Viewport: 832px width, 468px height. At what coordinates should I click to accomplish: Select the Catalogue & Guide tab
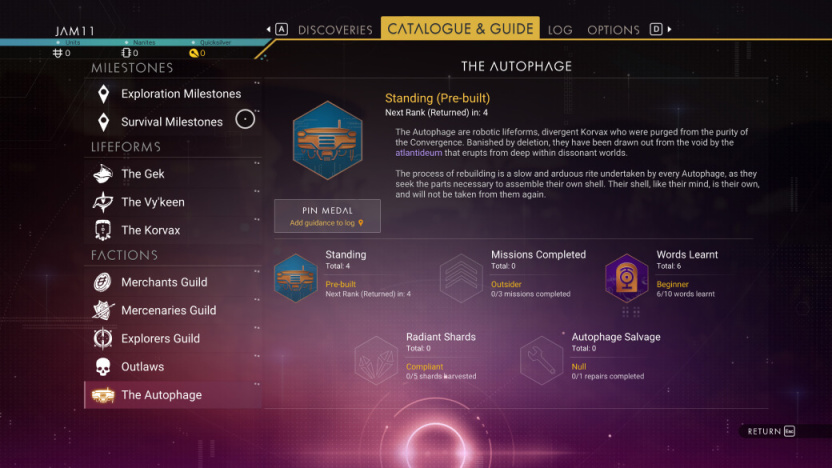(x=460, y=29)
